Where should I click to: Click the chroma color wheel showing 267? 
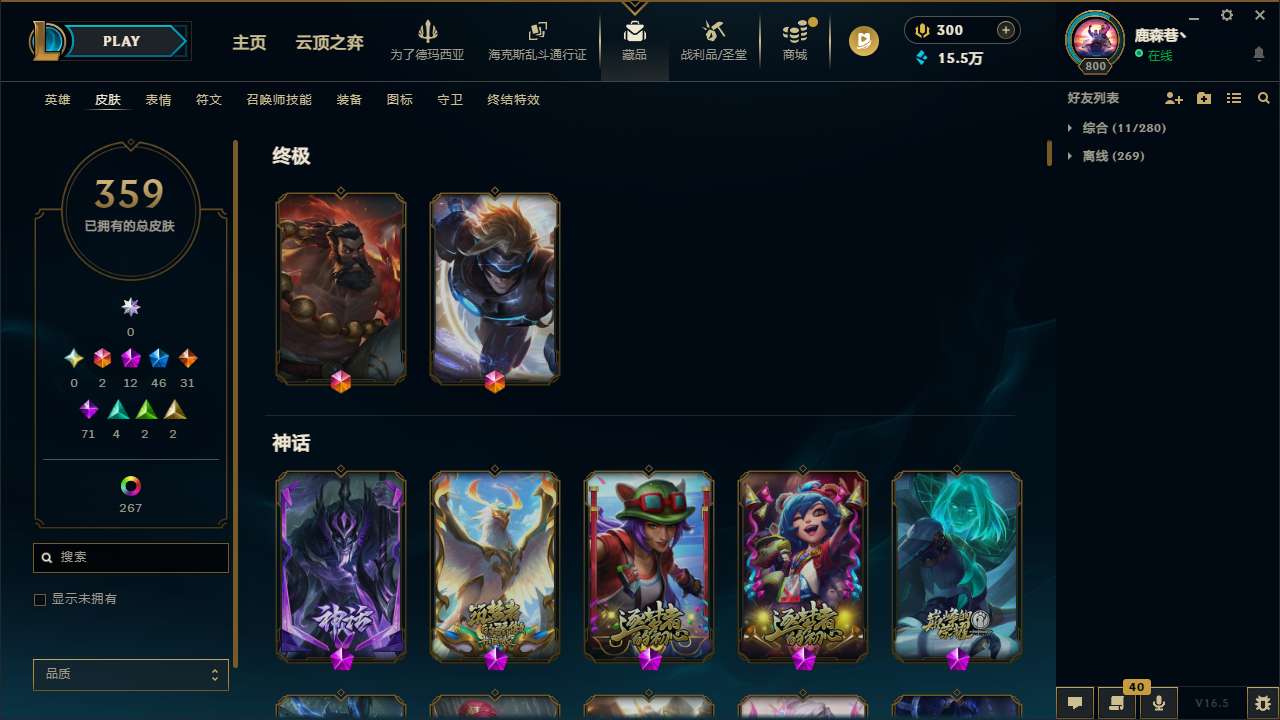(130, 486)
